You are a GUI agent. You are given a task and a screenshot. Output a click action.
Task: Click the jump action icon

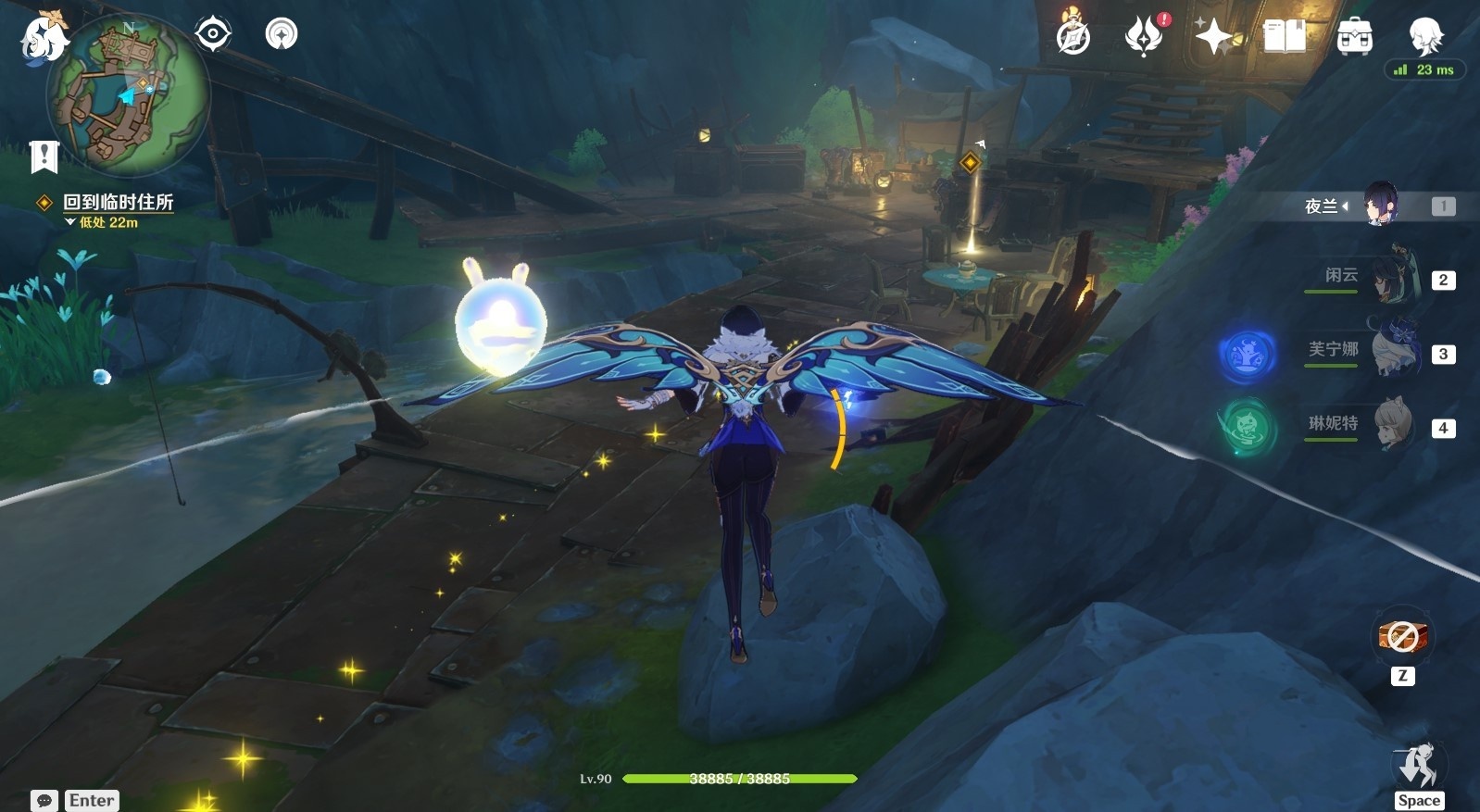click(1418, 767)
